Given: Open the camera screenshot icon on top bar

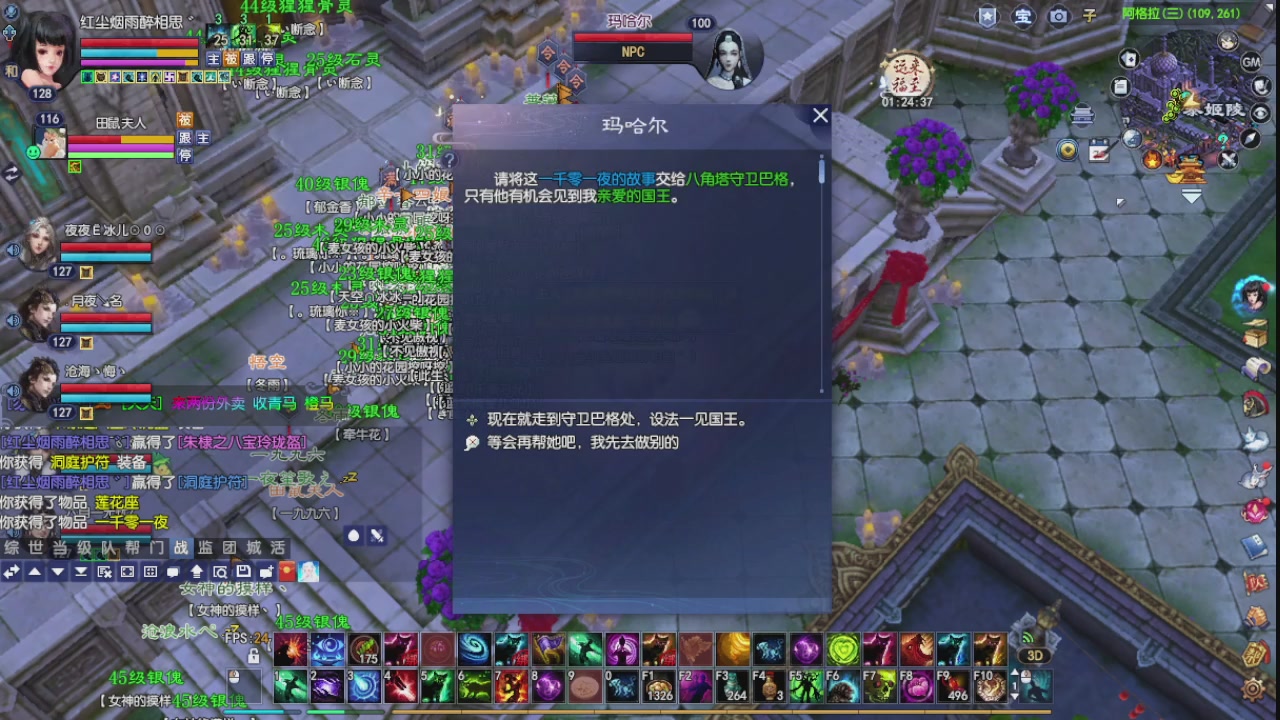Looking at the screenshot, I should pos(1059,16).
